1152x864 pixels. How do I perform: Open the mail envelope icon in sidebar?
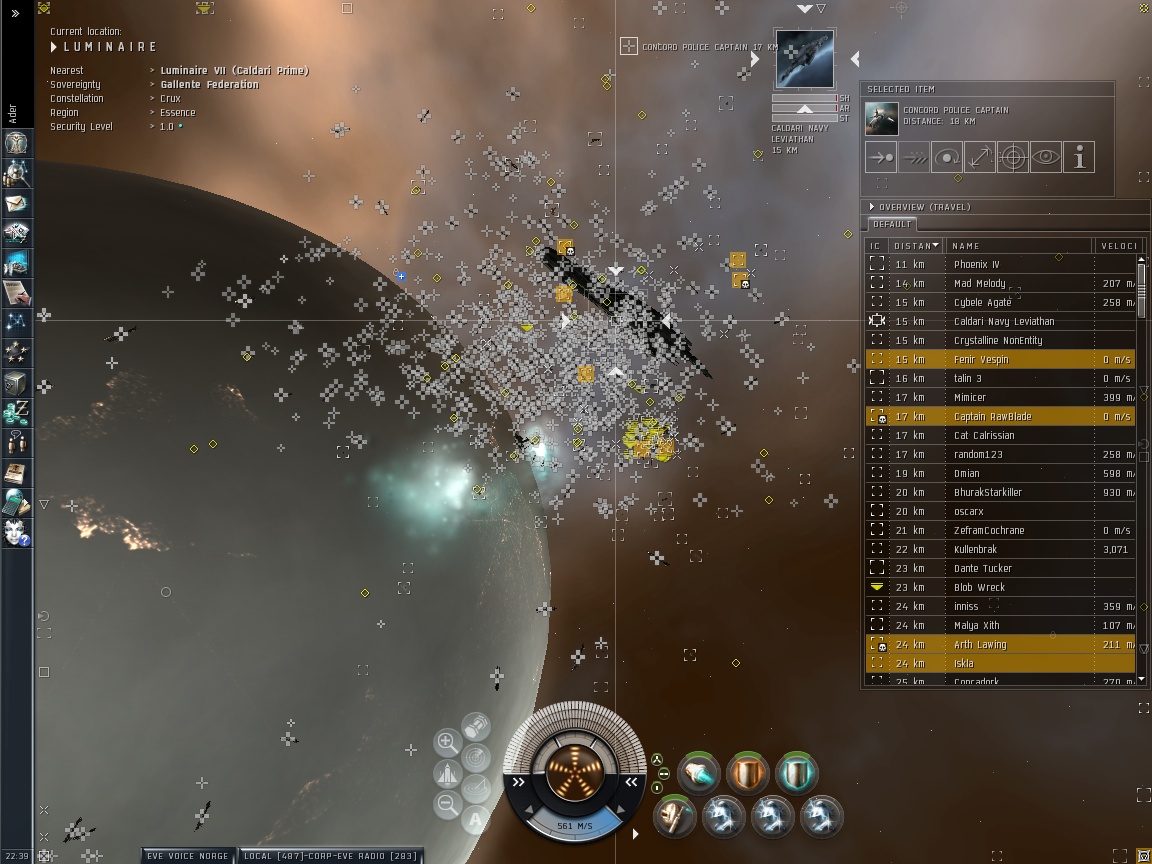pos(16,203)
